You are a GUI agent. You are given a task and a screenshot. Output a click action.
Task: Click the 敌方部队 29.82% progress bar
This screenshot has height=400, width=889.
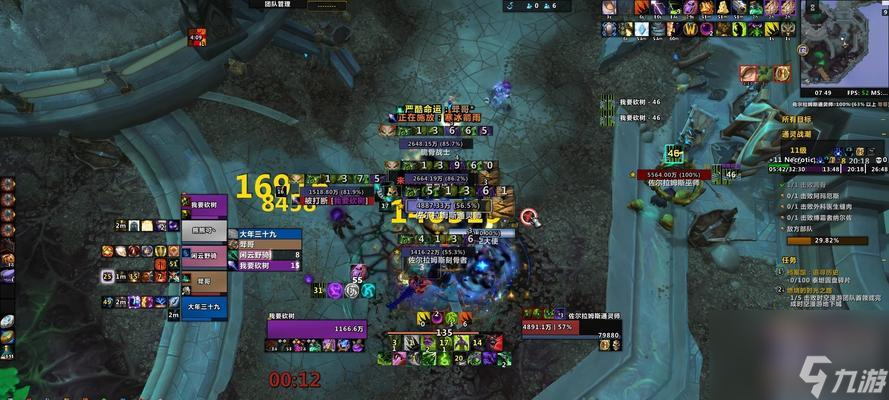tap(826, 240)
